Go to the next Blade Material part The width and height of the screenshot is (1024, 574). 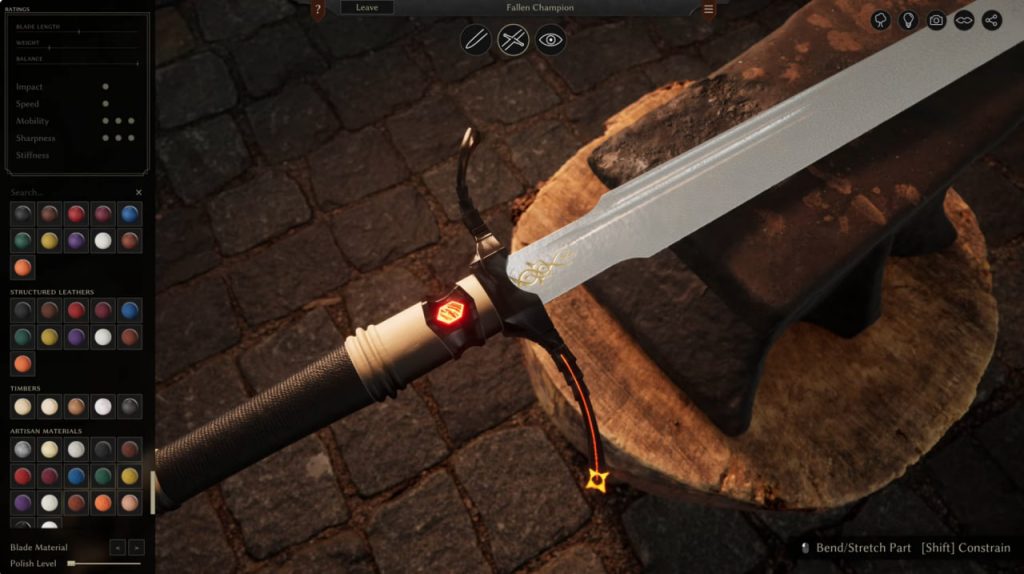coord(137,547)
